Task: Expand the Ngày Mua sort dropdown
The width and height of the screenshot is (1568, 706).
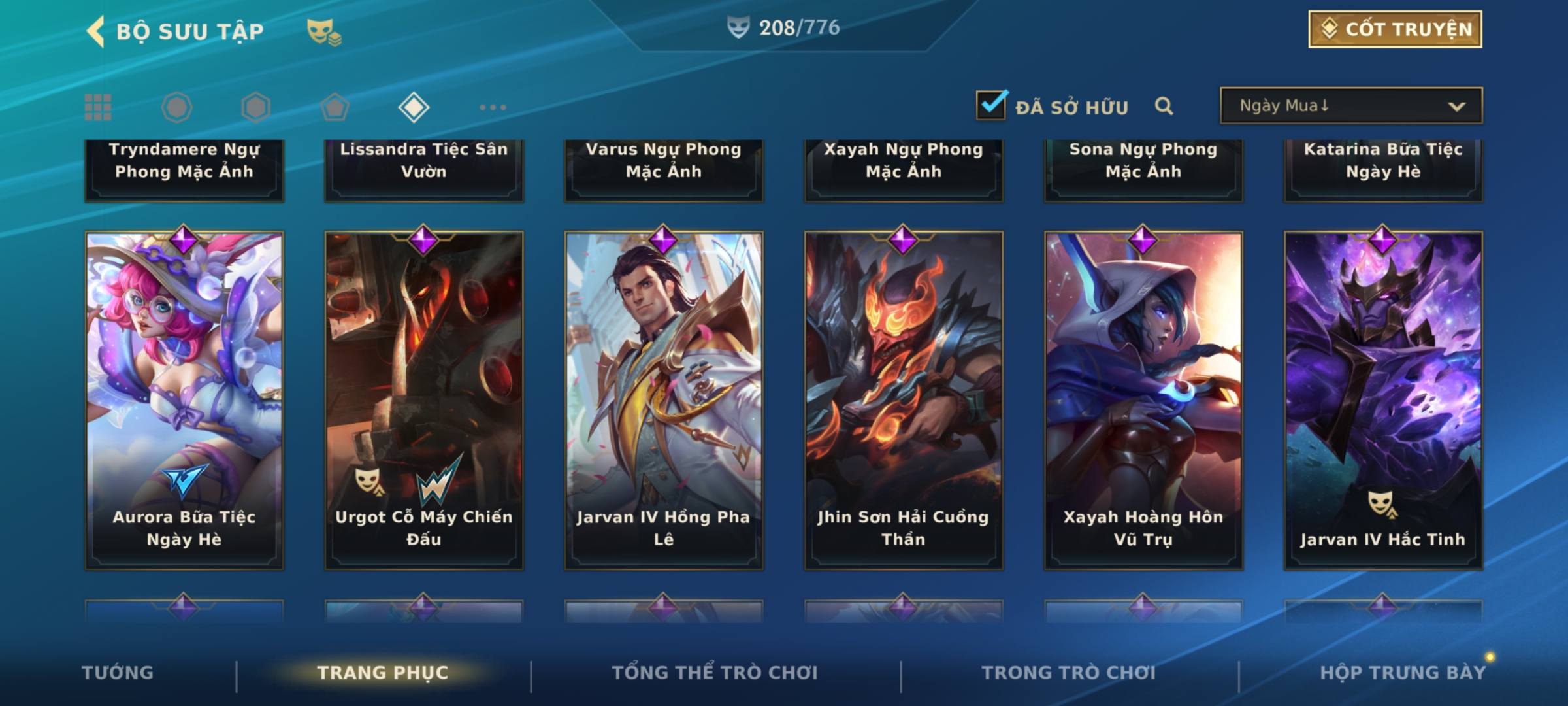Action: pos(1351,106)
